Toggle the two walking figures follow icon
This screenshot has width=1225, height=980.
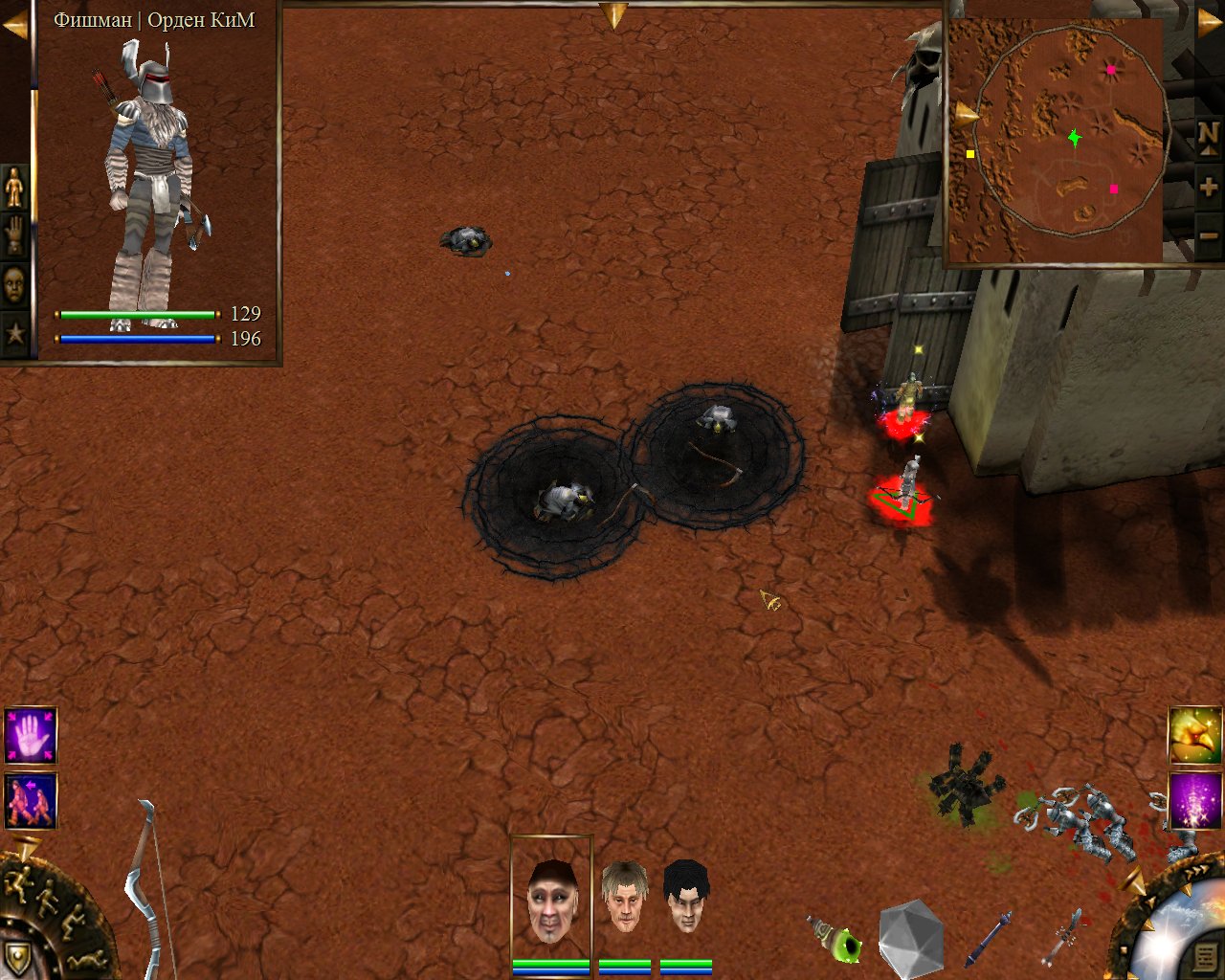coord(31,801)
